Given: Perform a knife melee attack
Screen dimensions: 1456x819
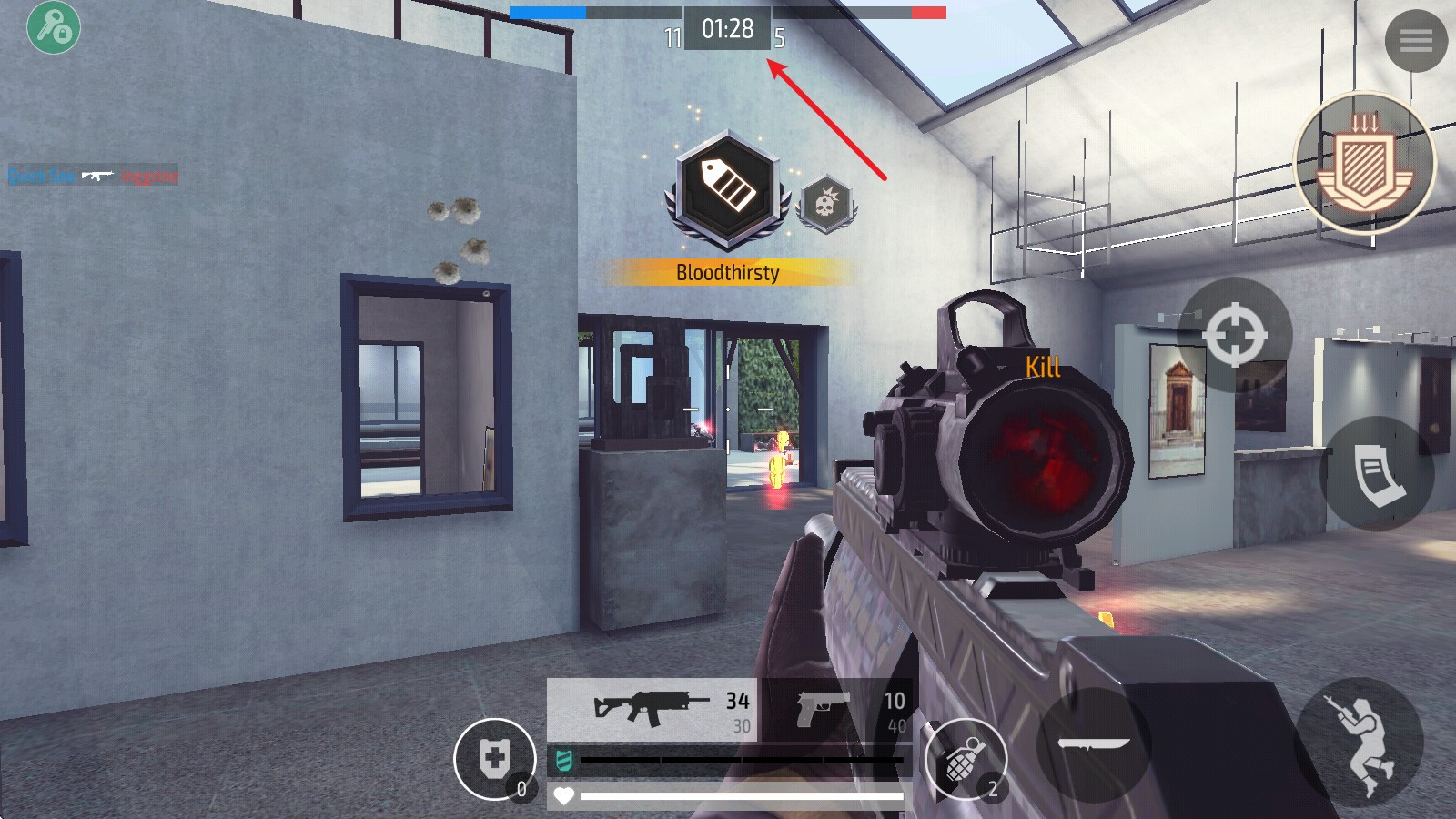Looking at the screenshot, I should (1093, 744).
